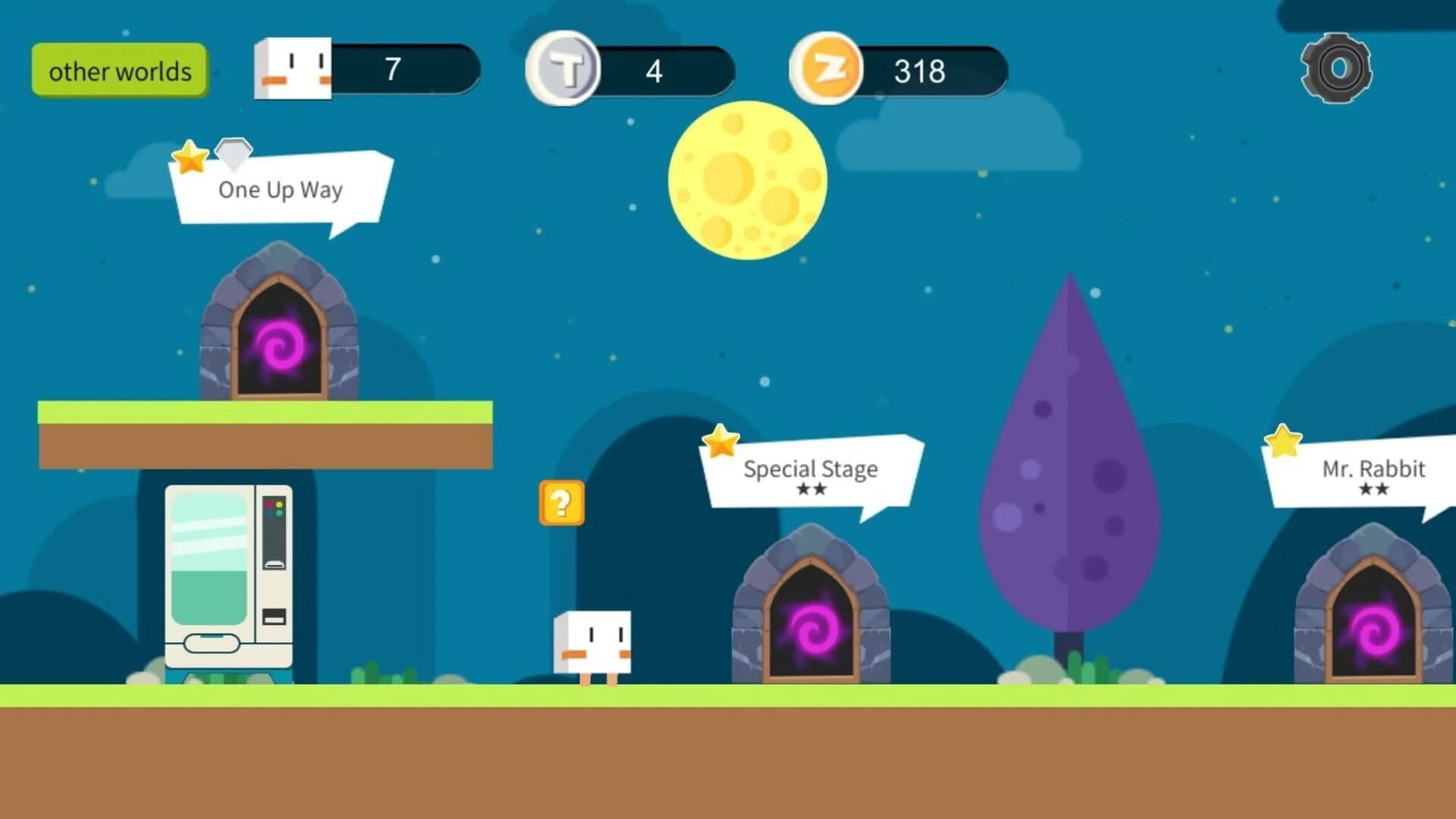Screen dimensions: 1456x819
Task: Switch to other worlds
Action: [119, 71]
